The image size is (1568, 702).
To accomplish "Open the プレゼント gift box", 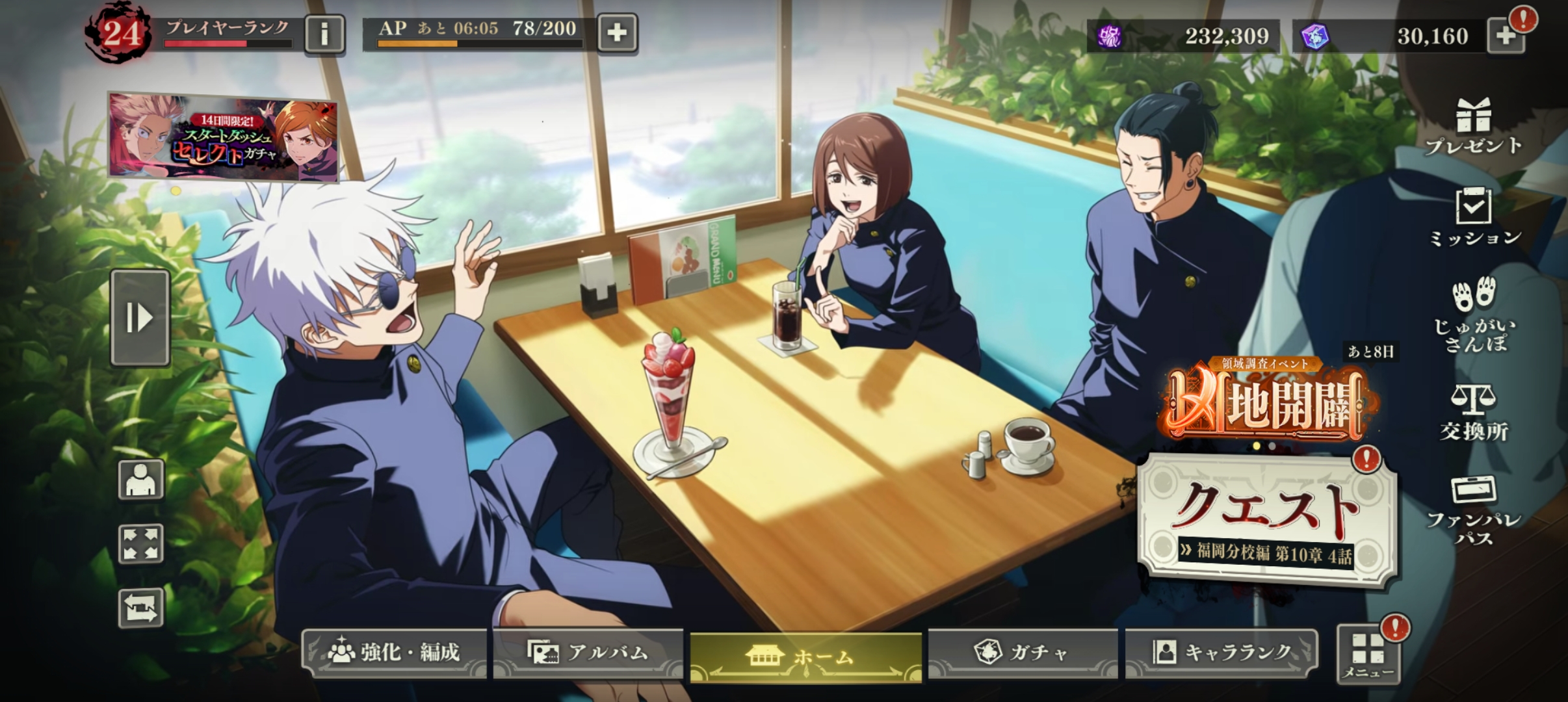I will tap(1473, 127).
